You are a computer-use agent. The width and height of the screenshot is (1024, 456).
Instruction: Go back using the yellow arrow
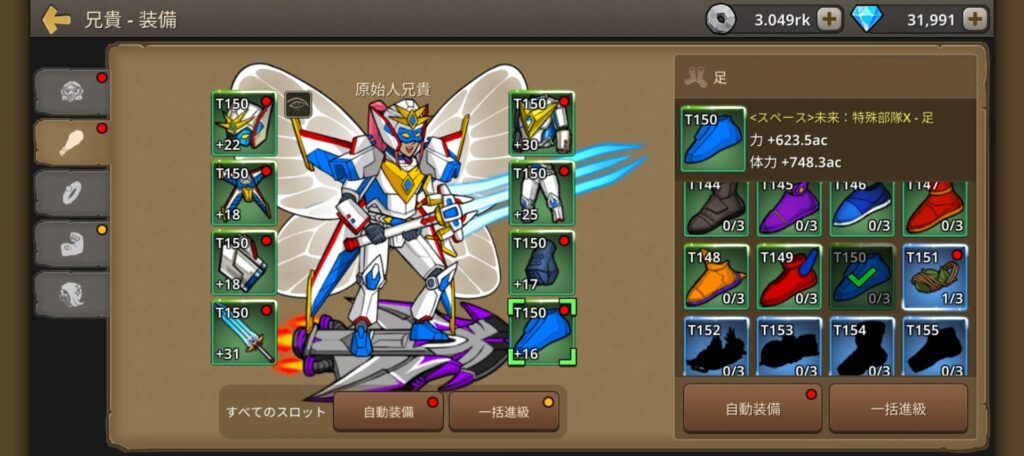point(56,19)
